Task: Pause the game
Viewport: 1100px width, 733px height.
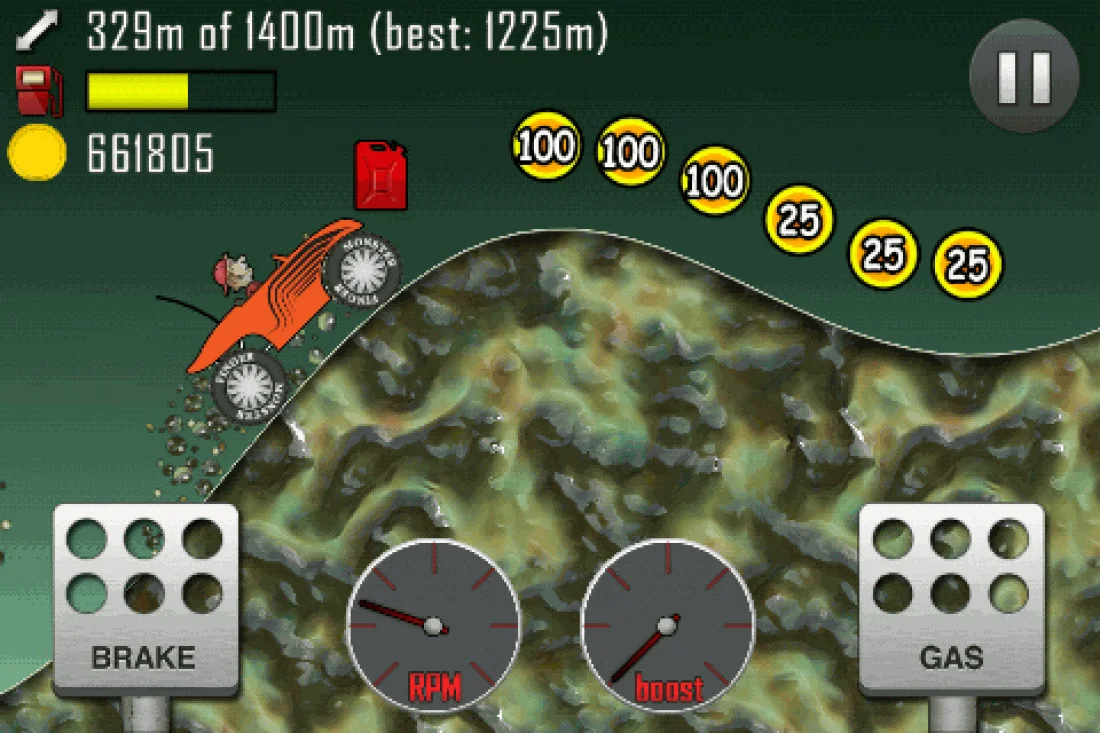Action: pyautogui.click(x=1024, y=76)
